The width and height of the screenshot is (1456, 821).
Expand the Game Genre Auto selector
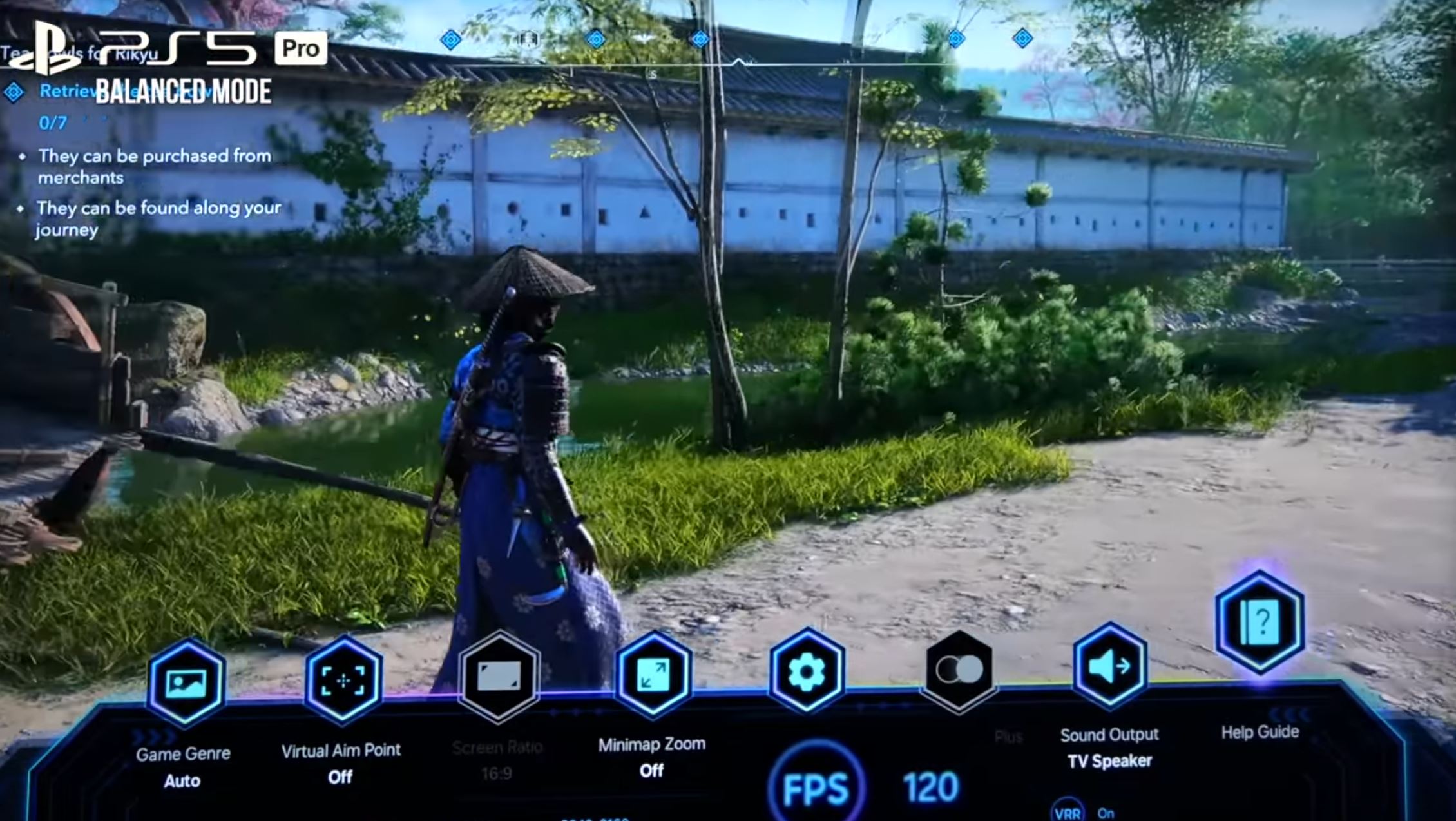[182, 781]
